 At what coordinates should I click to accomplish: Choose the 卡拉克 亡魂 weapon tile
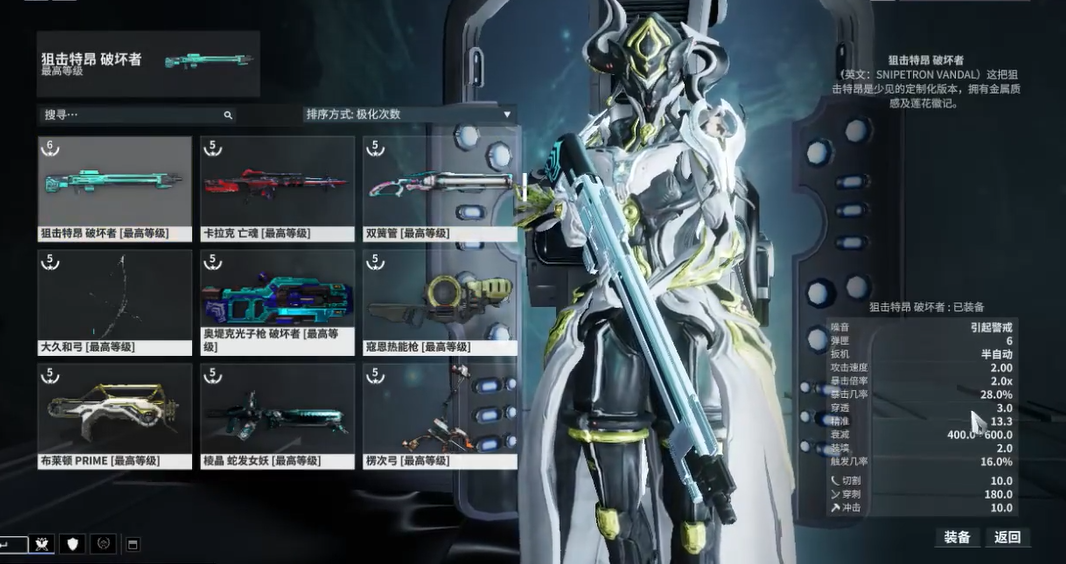277,189
